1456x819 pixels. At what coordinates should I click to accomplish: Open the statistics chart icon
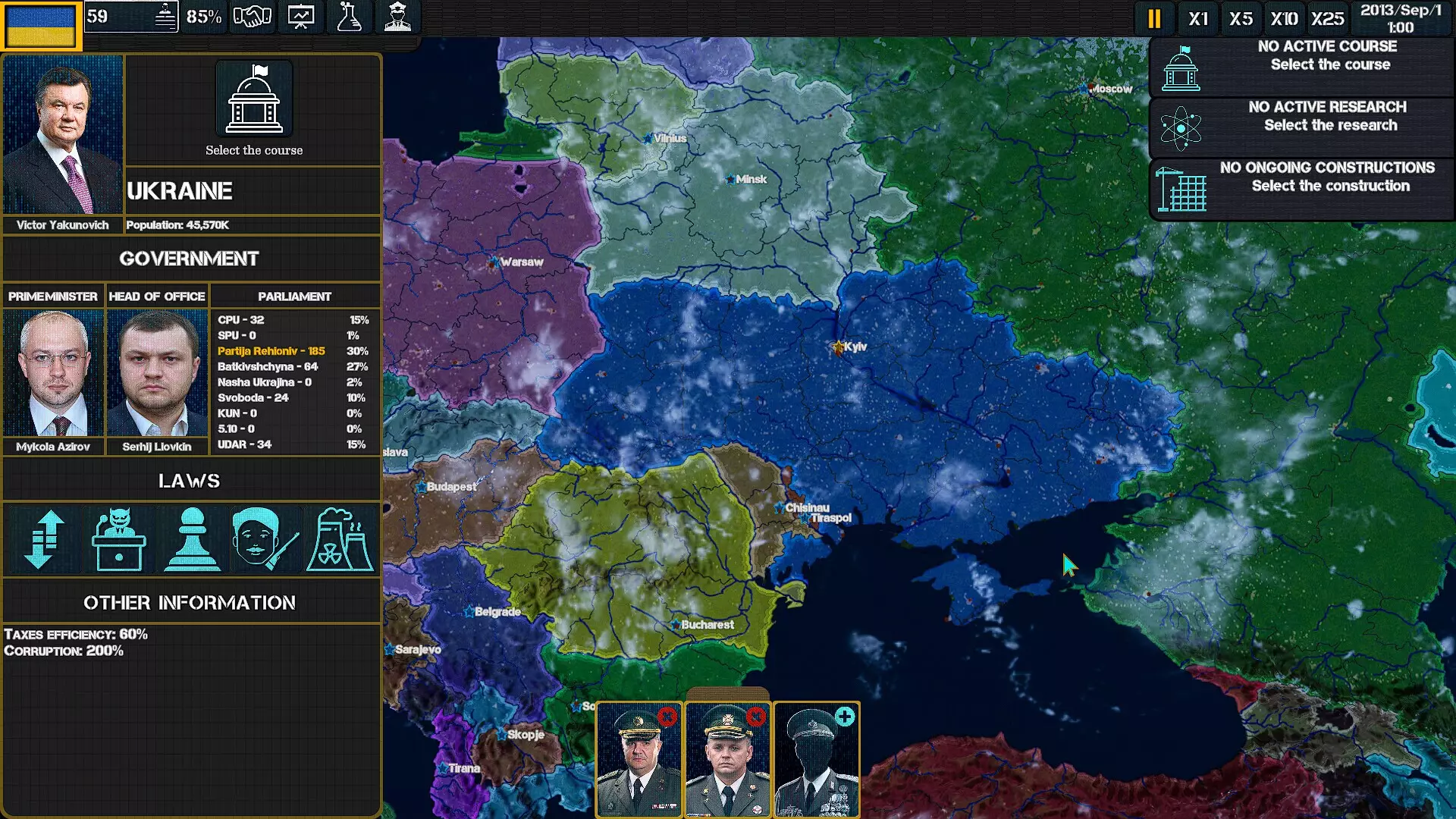click(300, 16)
